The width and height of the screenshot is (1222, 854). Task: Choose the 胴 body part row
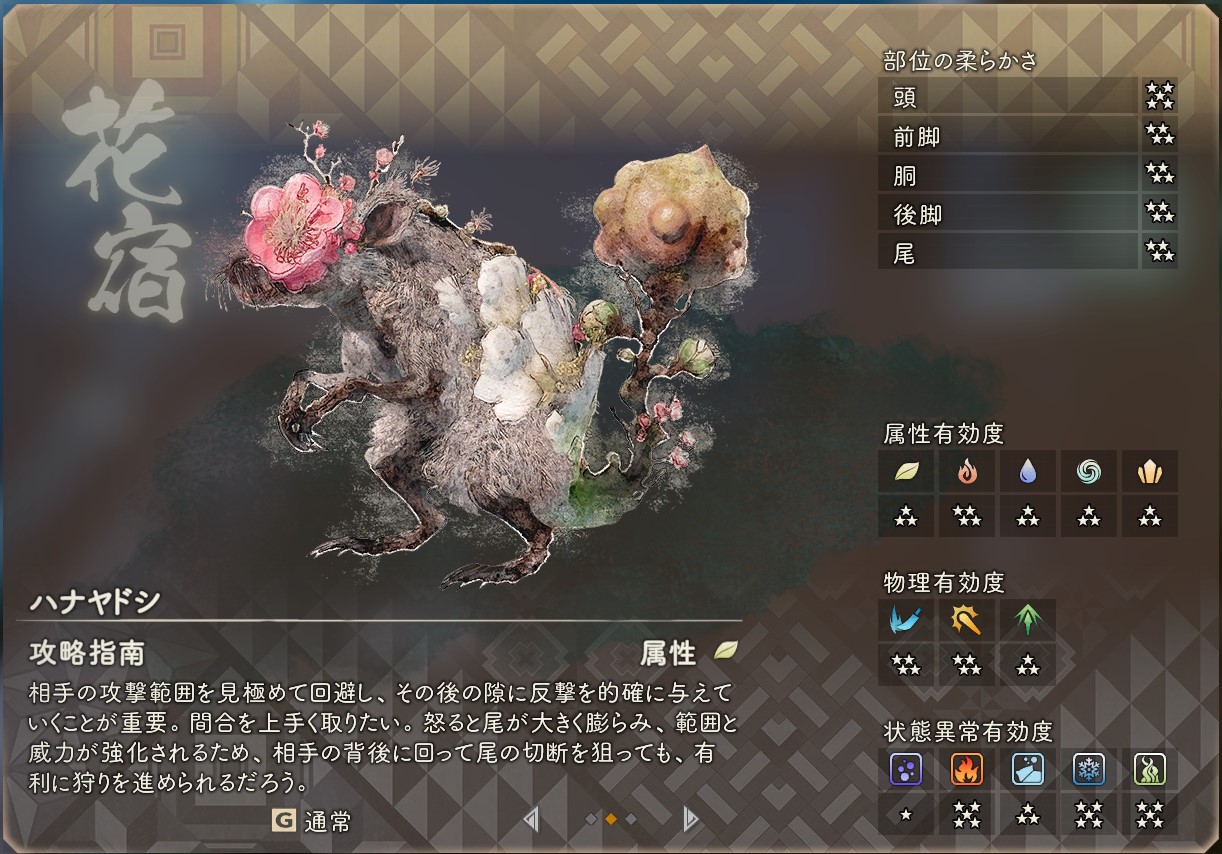1008,175
